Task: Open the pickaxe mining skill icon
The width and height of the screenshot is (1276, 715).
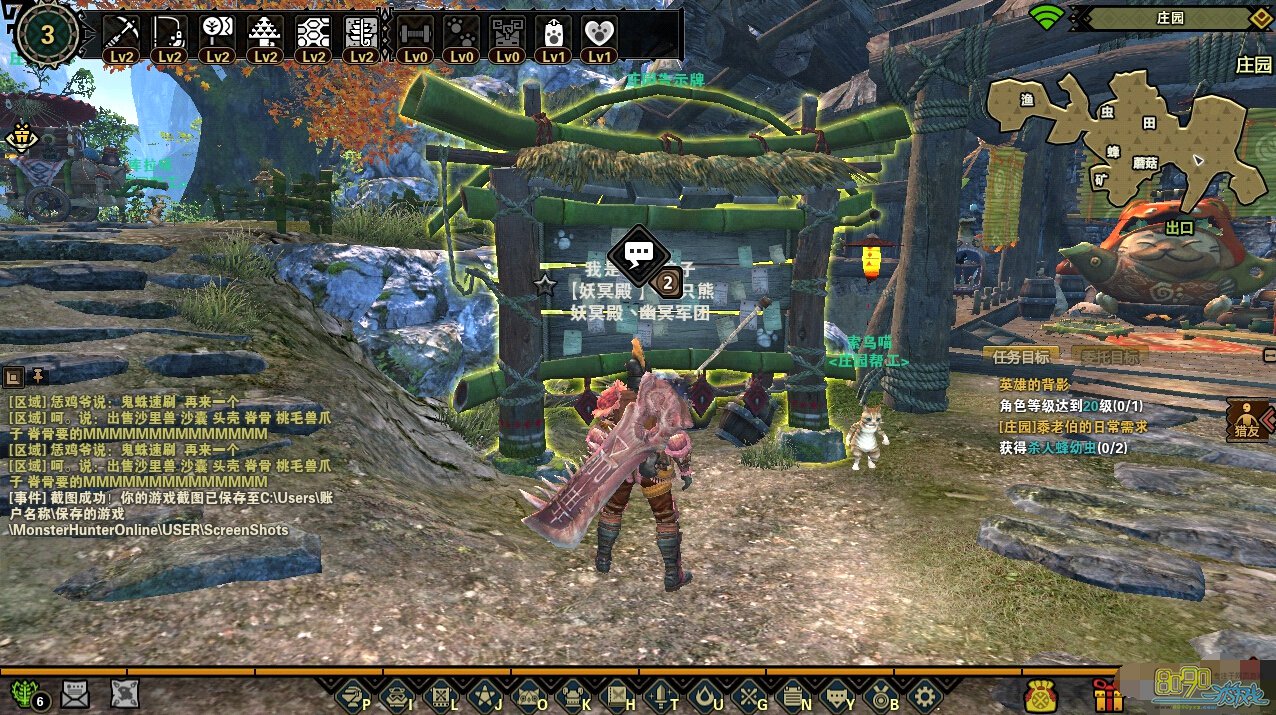Action: 122,33
